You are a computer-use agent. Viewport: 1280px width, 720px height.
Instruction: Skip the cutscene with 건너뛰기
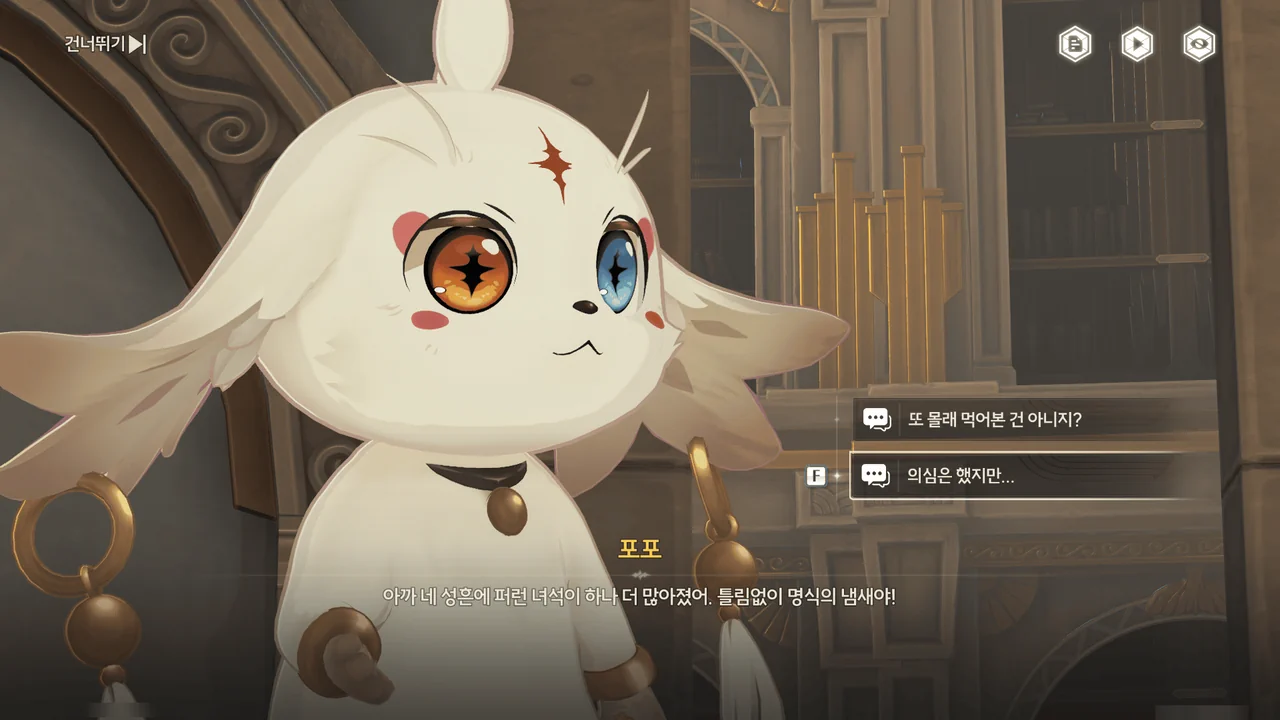click(x=106, y=43)
